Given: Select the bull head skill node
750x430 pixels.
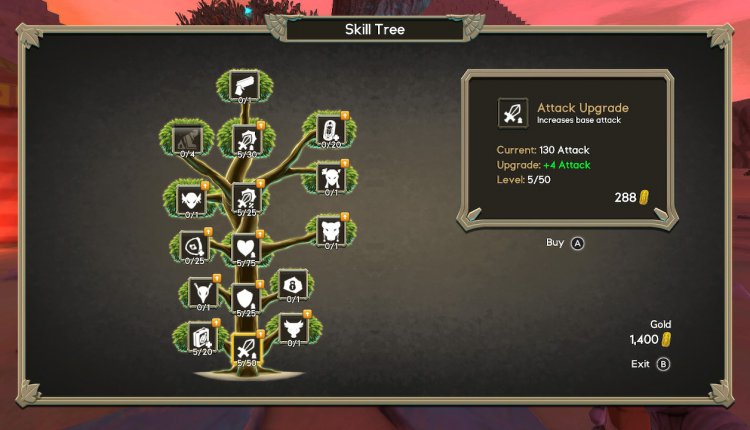Looking at the screenshot, I should coord(294,326).
